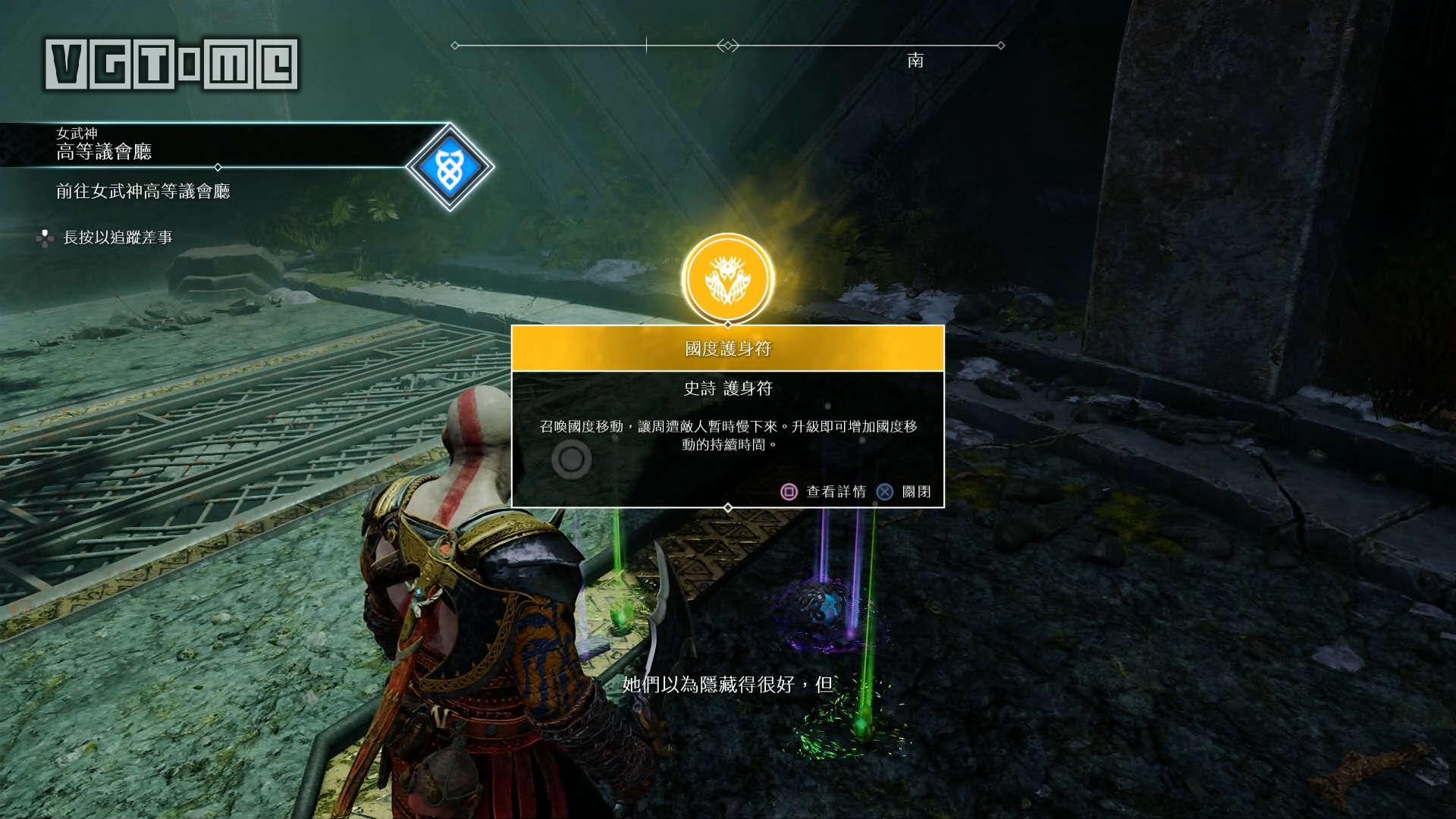Toggle the compass marker under 南

click(x=915, y=61)
